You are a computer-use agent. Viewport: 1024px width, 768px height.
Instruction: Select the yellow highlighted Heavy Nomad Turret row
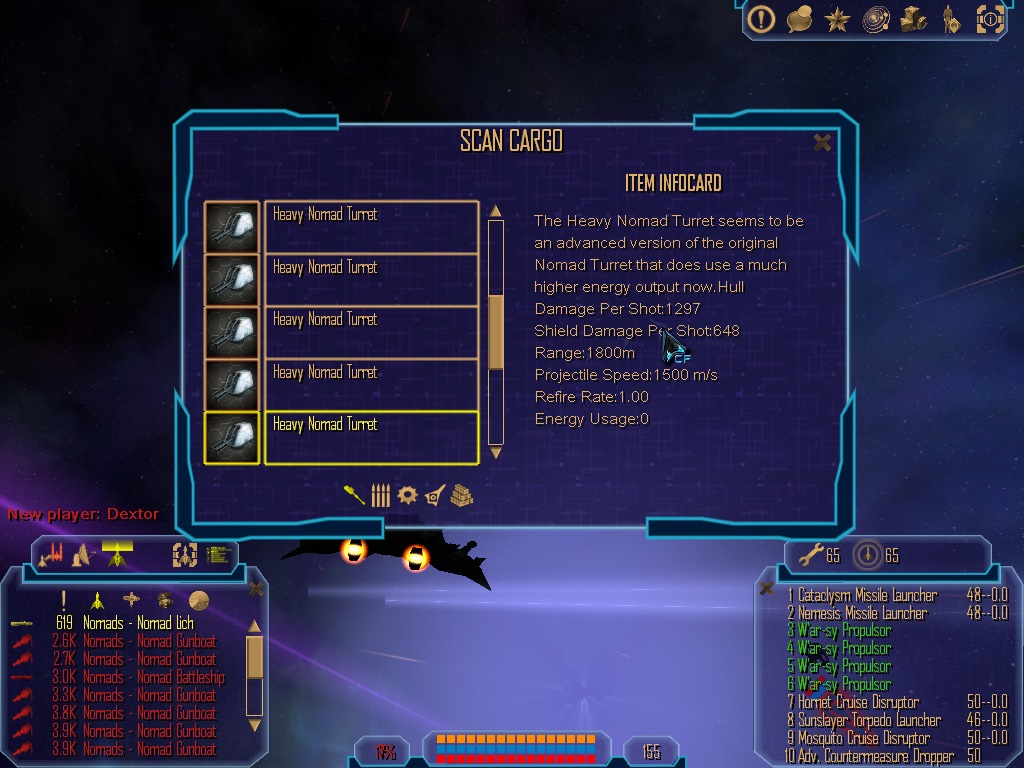pos(370,437)
